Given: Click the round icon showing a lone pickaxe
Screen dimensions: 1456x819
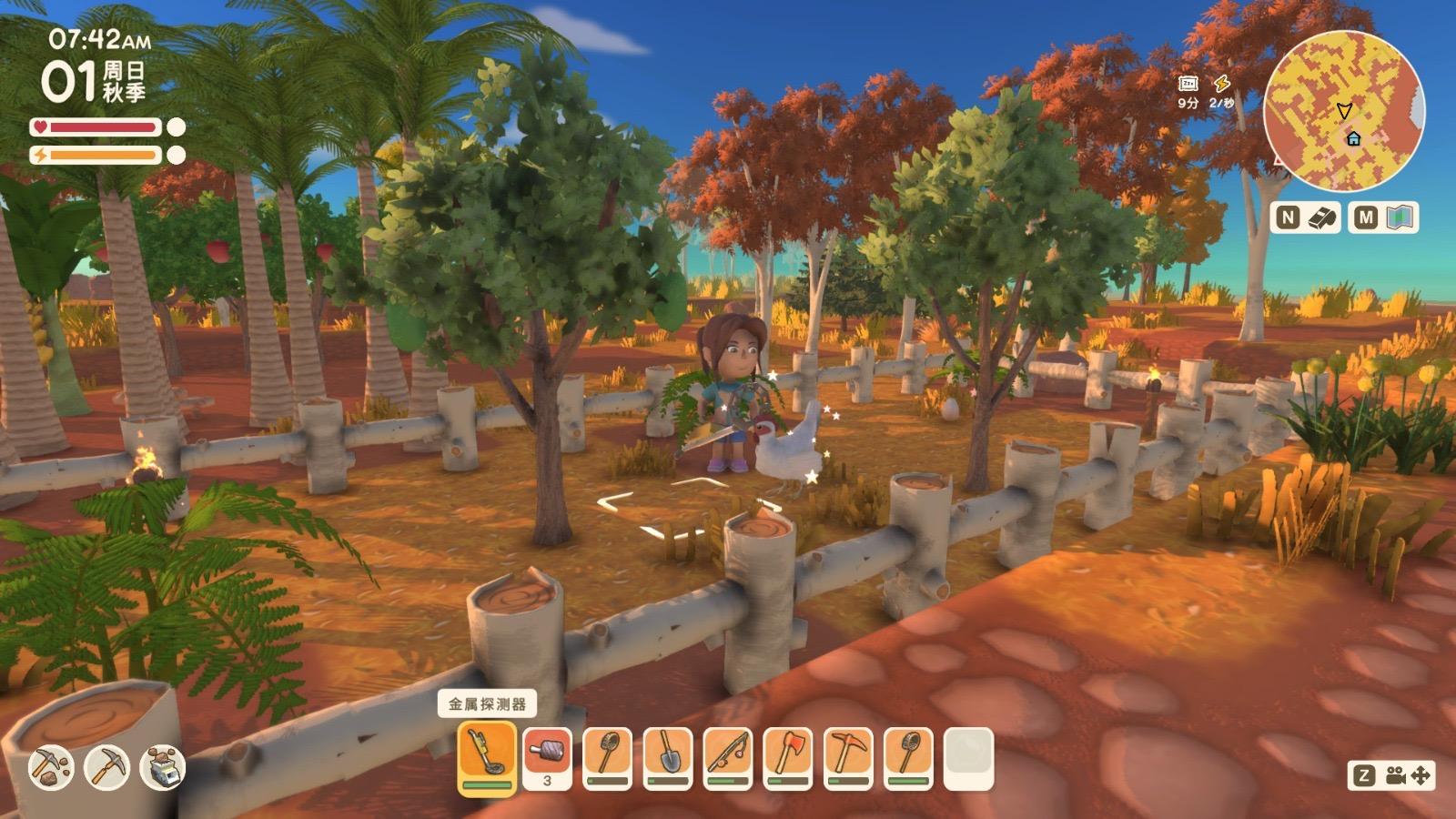Looking at the screenshot, I should 106,767.
